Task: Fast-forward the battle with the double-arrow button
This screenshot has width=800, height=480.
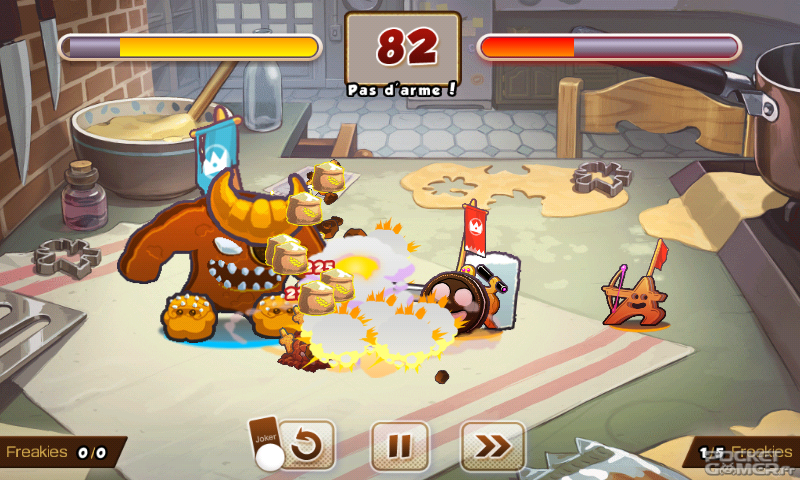Action: [x=493, y=446]
